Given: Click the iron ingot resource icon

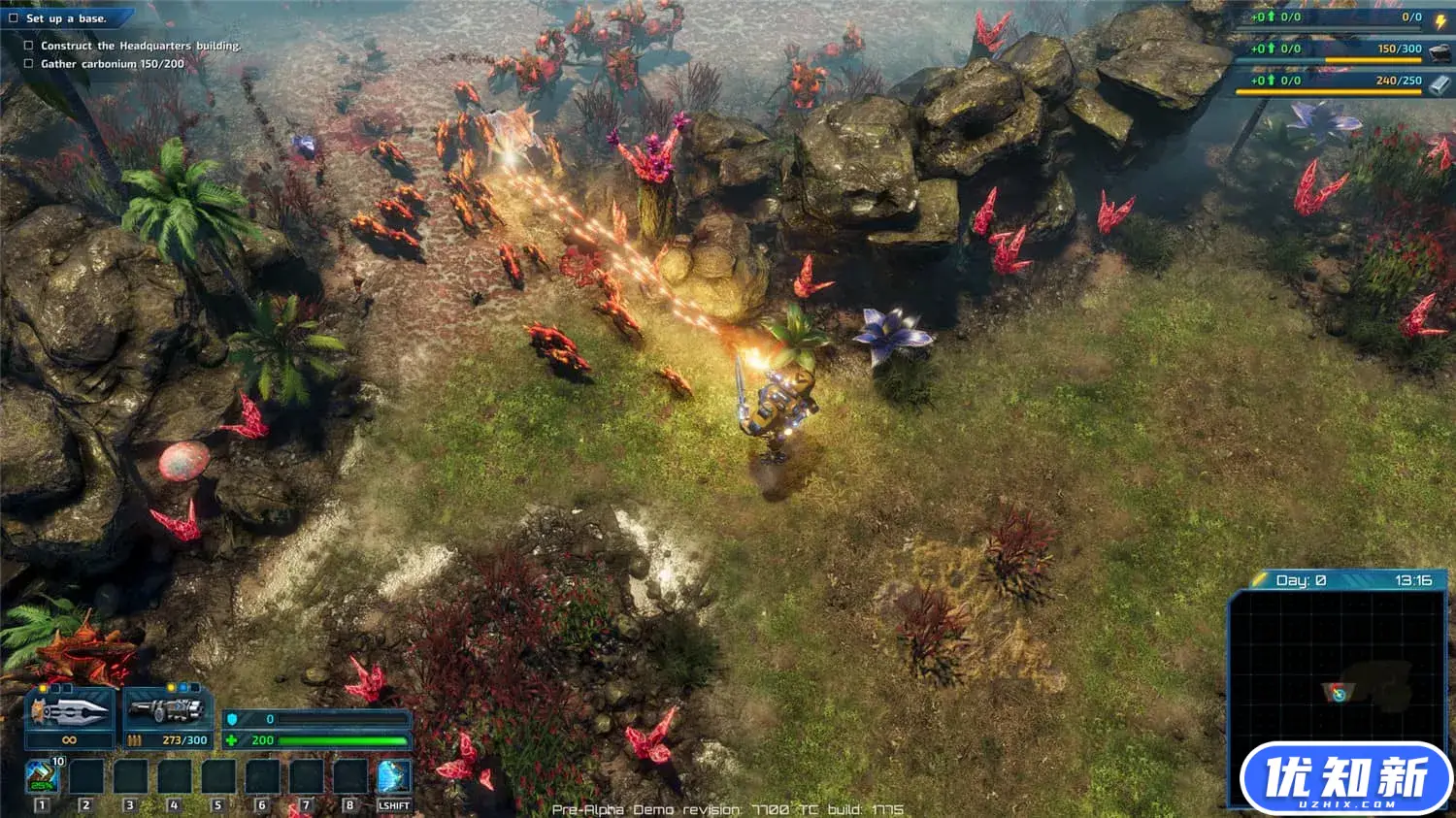Looking at the screenshot, I should [x=1439, y=83].
